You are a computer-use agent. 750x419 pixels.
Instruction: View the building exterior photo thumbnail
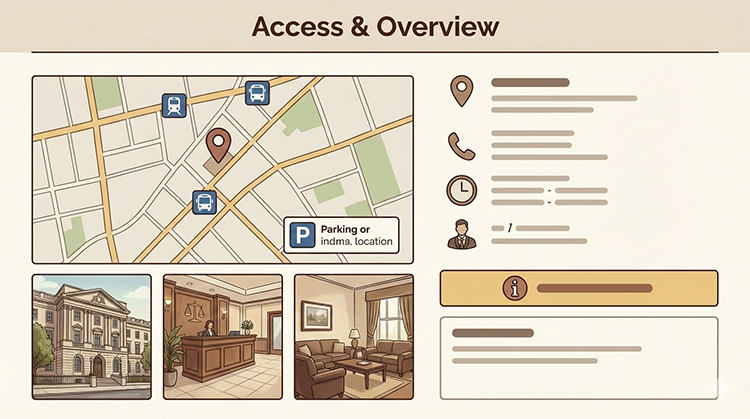click(x=92, y=330)
